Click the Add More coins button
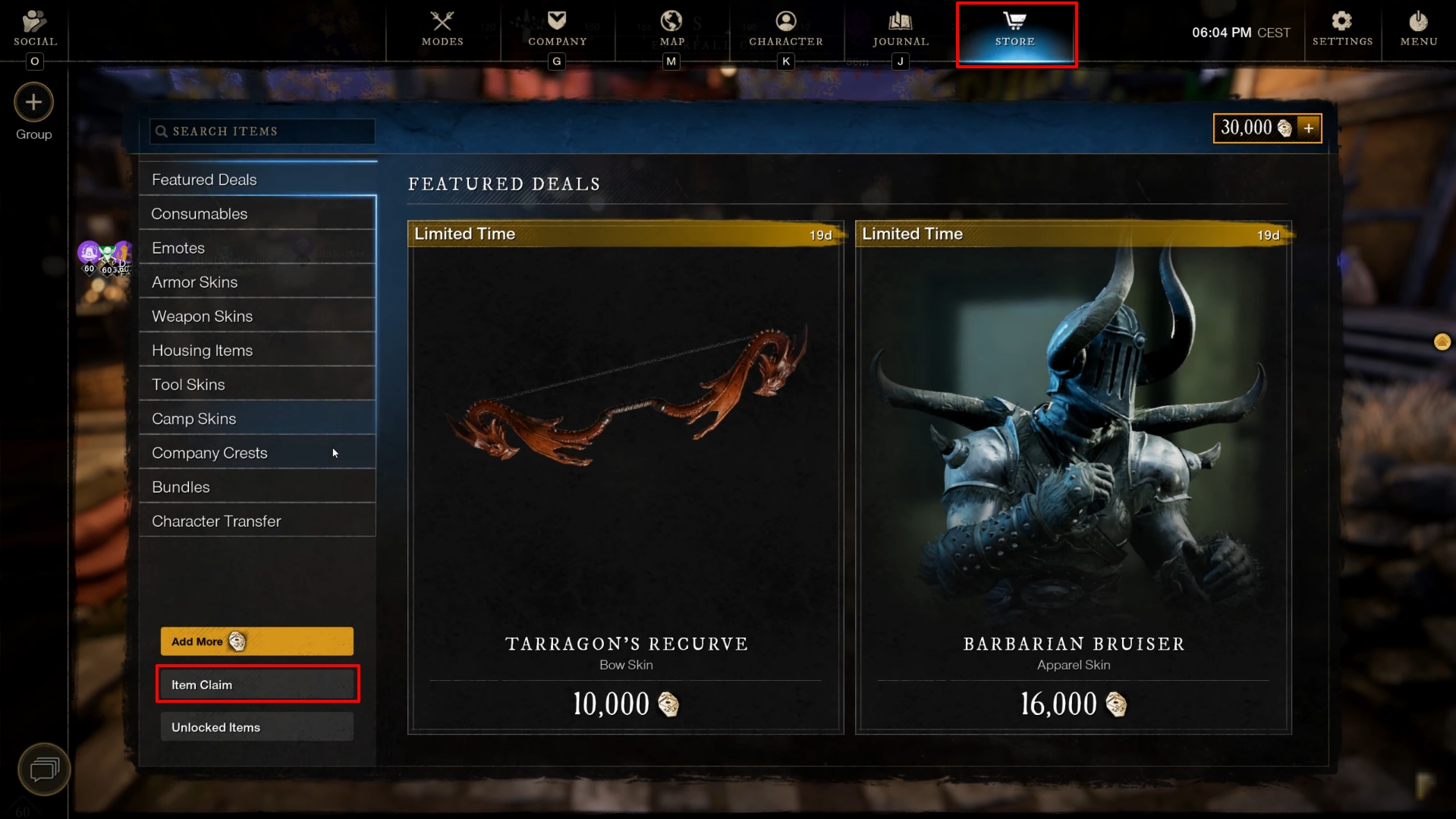This screenshot has height=819, width=1456. [256, 641]
